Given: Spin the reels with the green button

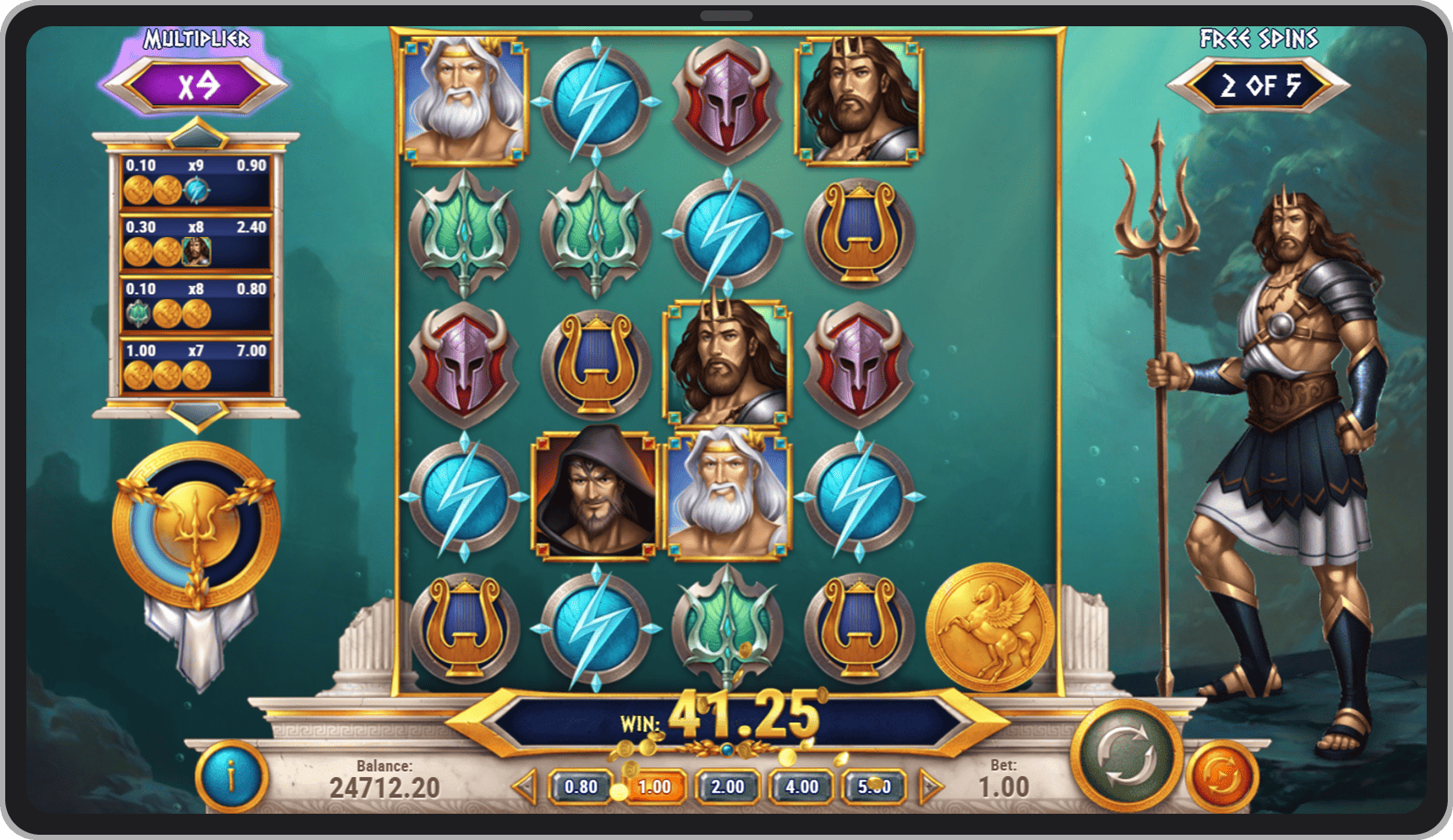Looking at the screenshot, I should click(x=1126, y=754).
